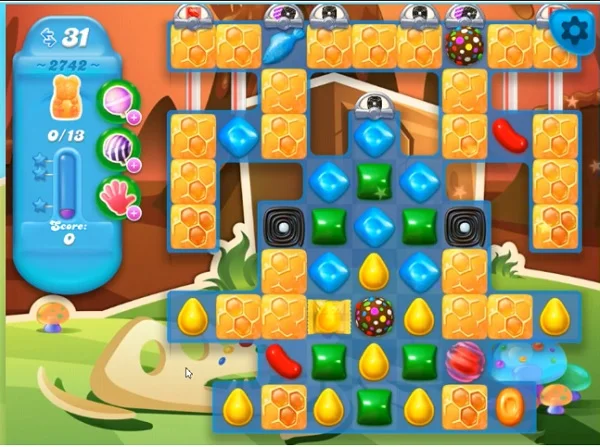Click the color bomb between the yellow candies

374,315
